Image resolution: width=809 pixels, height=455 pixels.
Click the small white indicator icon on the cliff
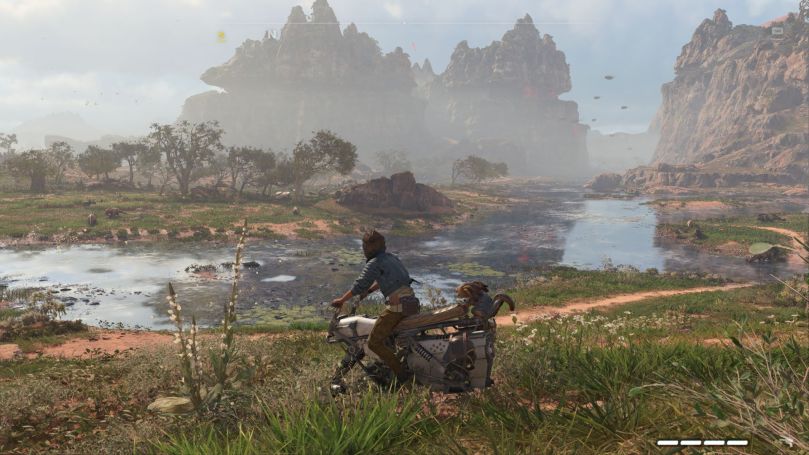pos(777,31)
